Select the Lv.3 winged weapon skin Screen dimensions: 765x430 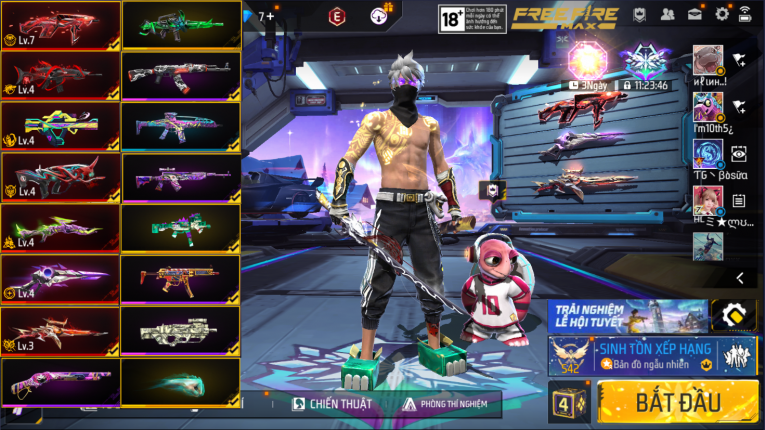(x=60, y=332)
